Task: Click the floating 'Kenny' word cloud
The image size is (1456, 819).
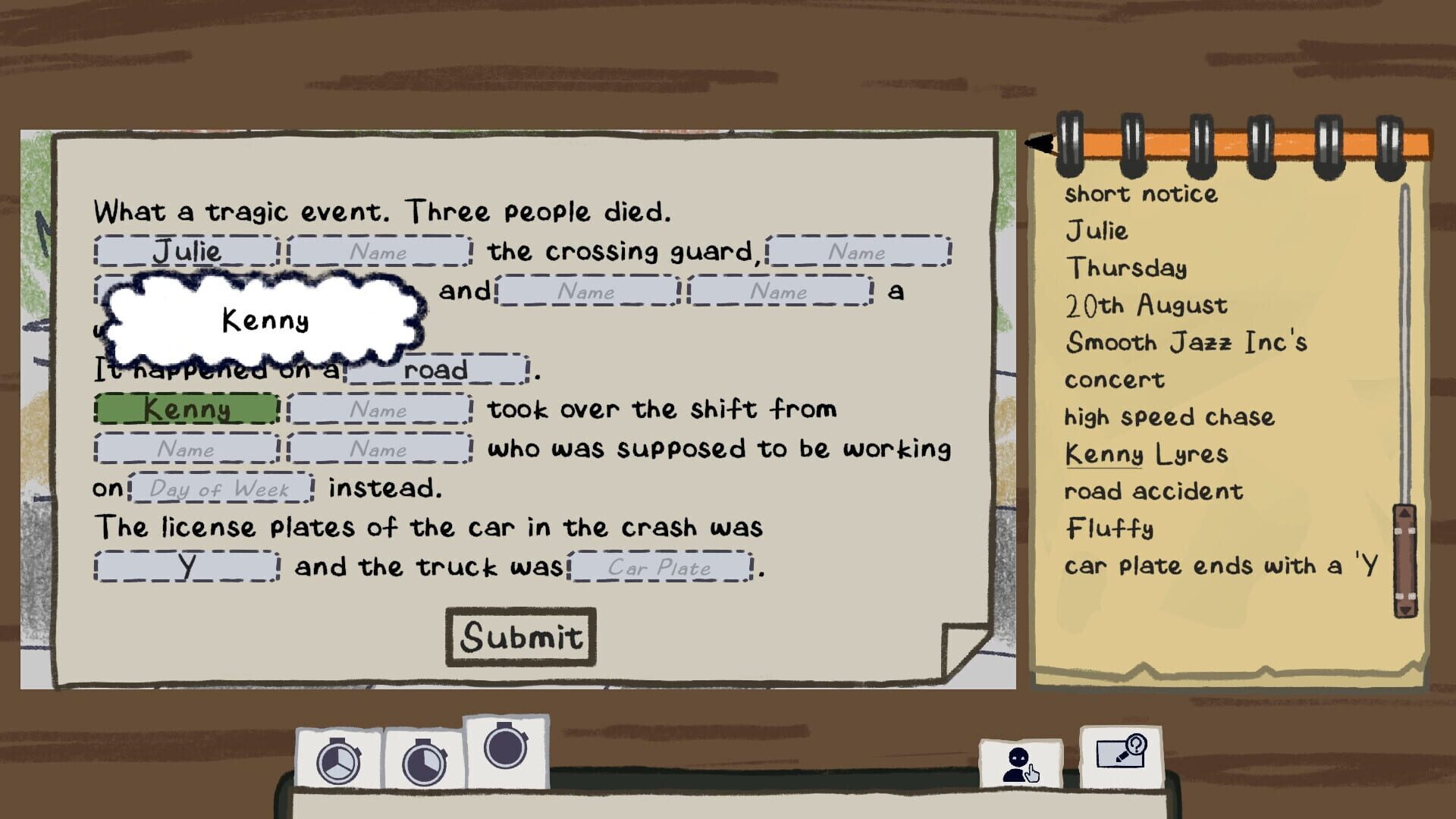Action: coord(265,319)
